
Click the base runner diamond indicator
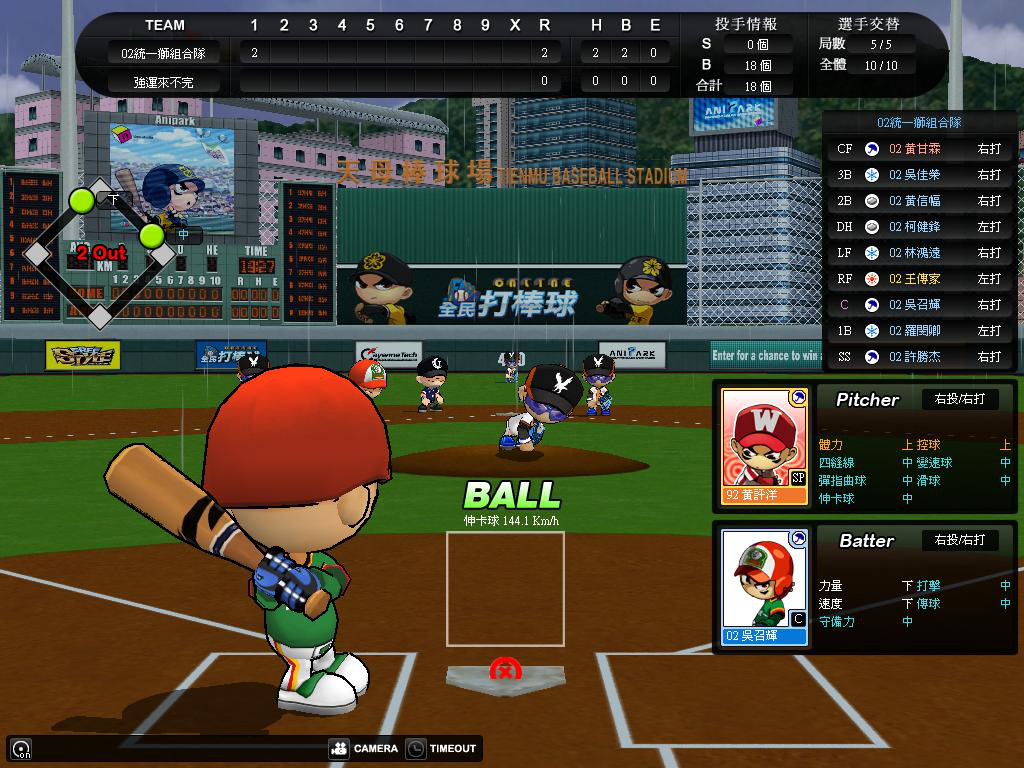coord(100,253)
